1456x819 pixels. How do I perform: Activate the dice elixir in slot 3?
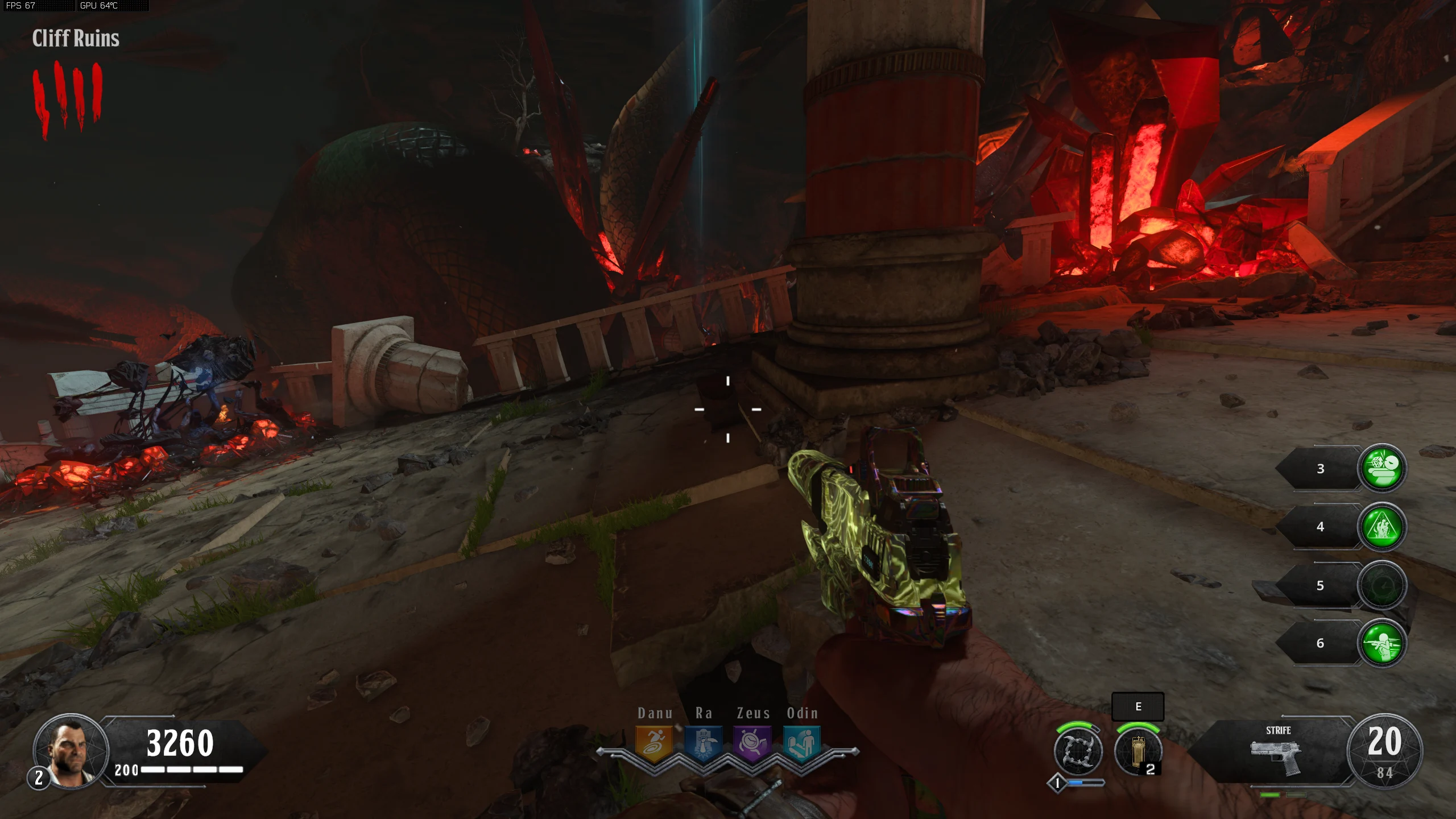tap(1382, 468)
